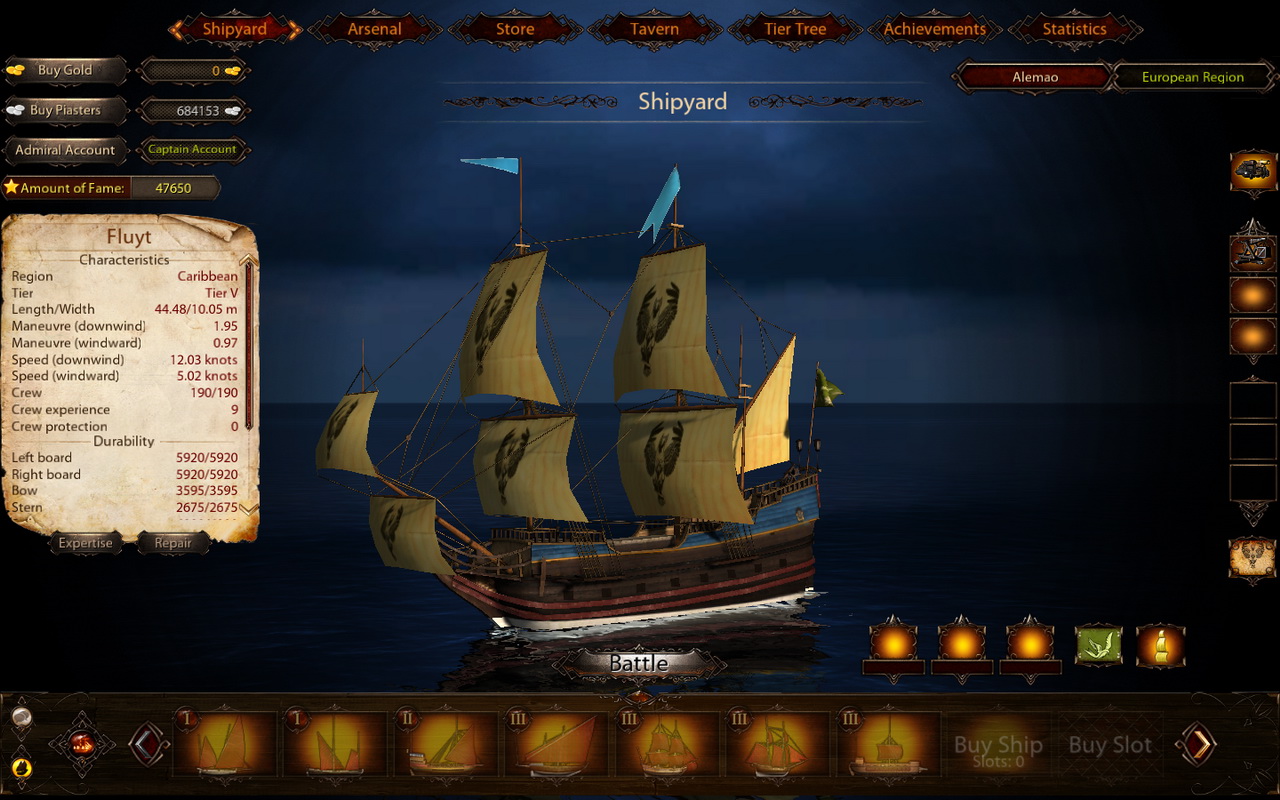The width and height of the screenshot is (1280, 800).
Task: Click the Buy Piasters button
Action: (65, 110)
